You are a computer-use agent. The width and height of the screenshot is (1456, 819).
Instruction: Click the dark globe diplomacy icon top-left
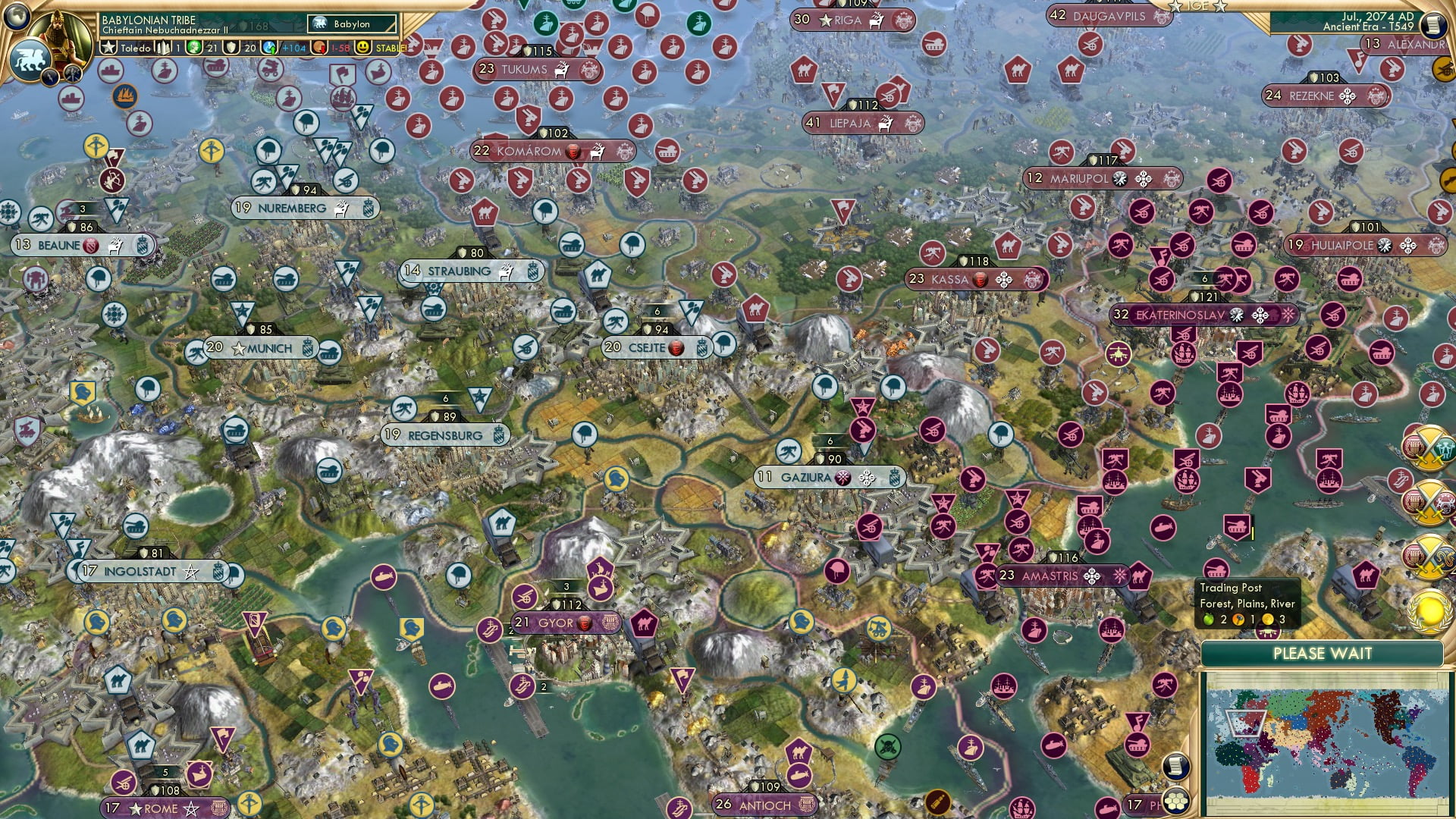(16, 17)
